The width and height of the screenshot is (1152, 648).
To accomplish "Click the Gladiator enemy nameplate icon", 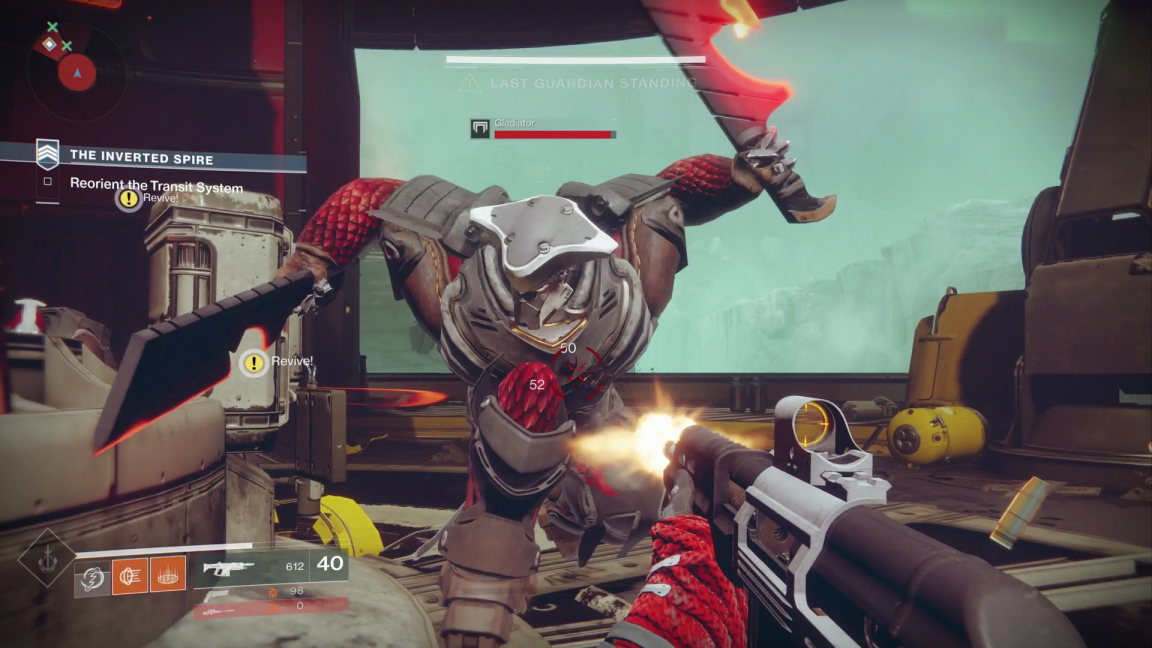I will point(480,128).
